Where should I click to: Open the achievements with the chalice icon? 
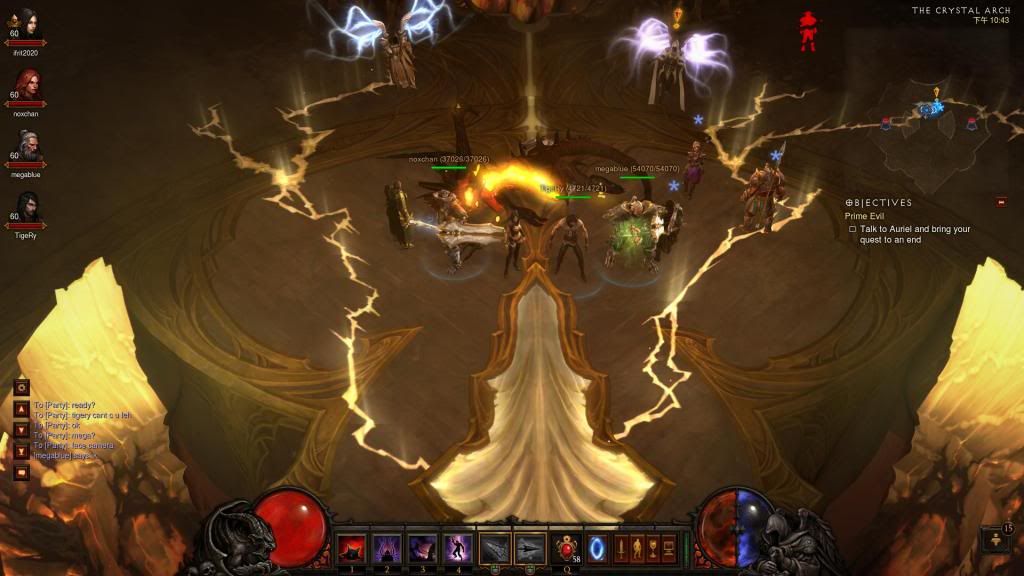pos(652,549)
